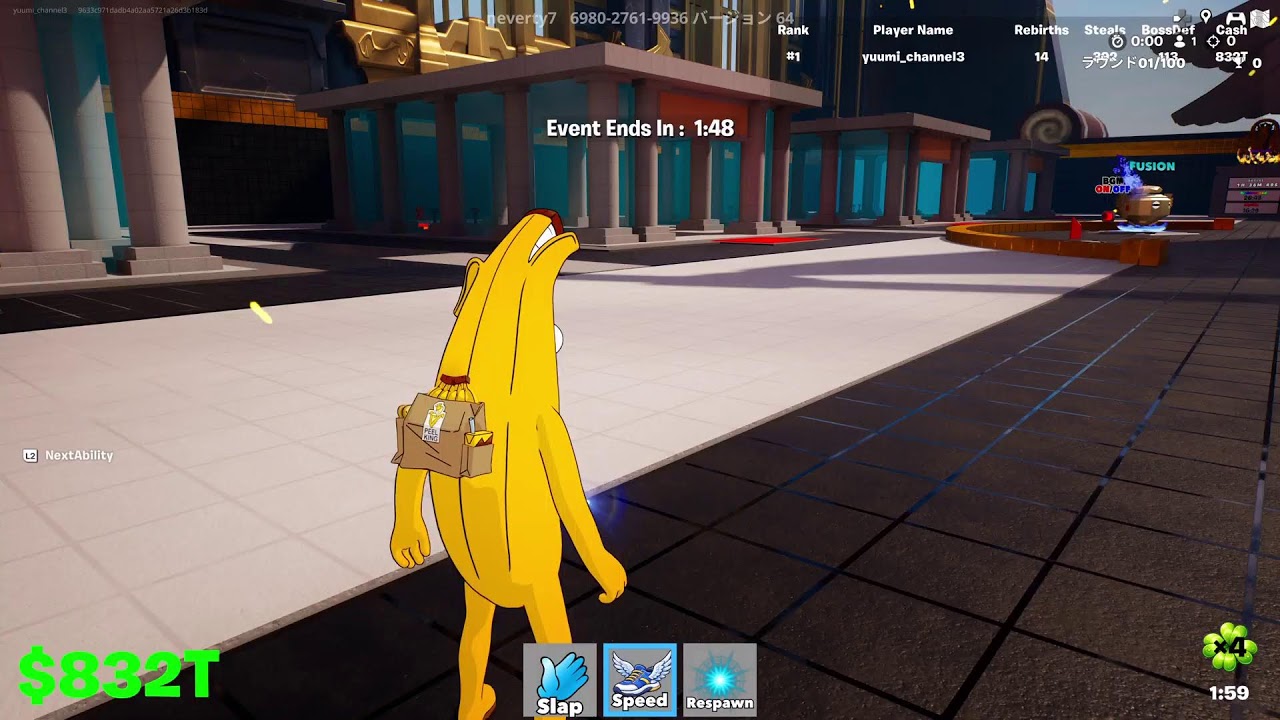Screen dimensions: 1280x720
Task: Click the trophy icon showing 0
Action: point(1239,62)
